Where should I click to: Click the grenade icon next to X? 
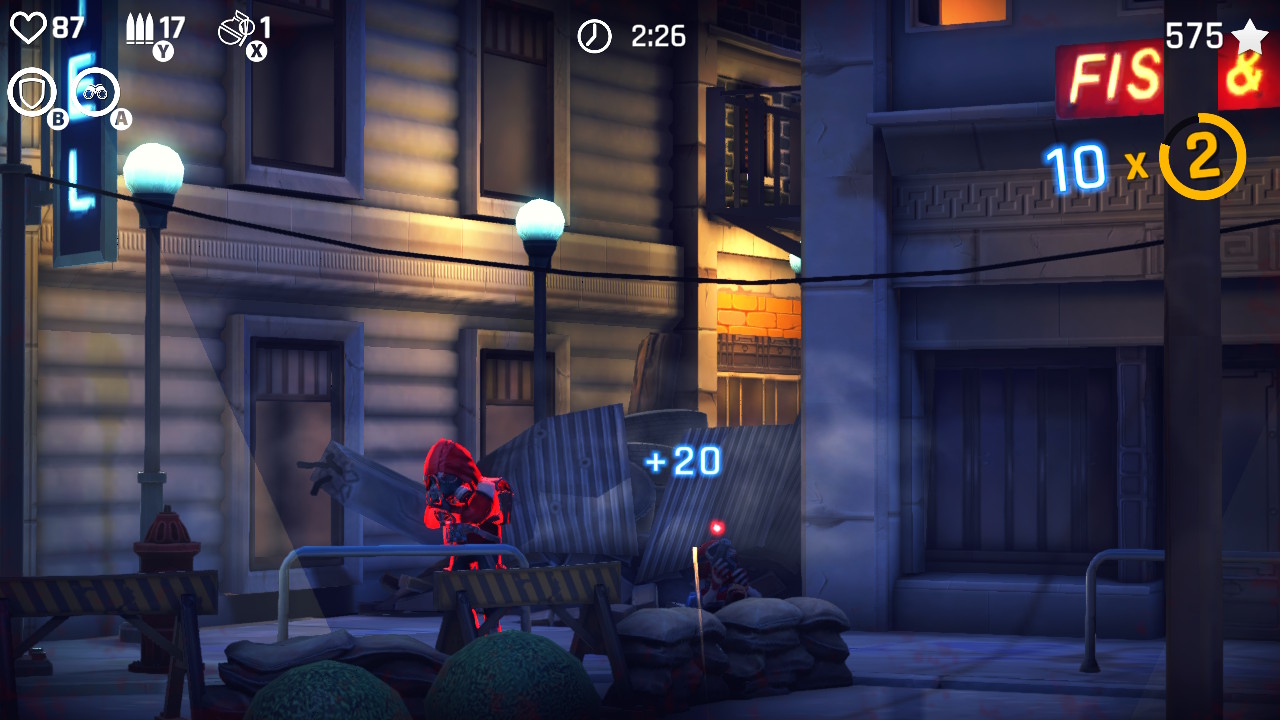[238, 30]
